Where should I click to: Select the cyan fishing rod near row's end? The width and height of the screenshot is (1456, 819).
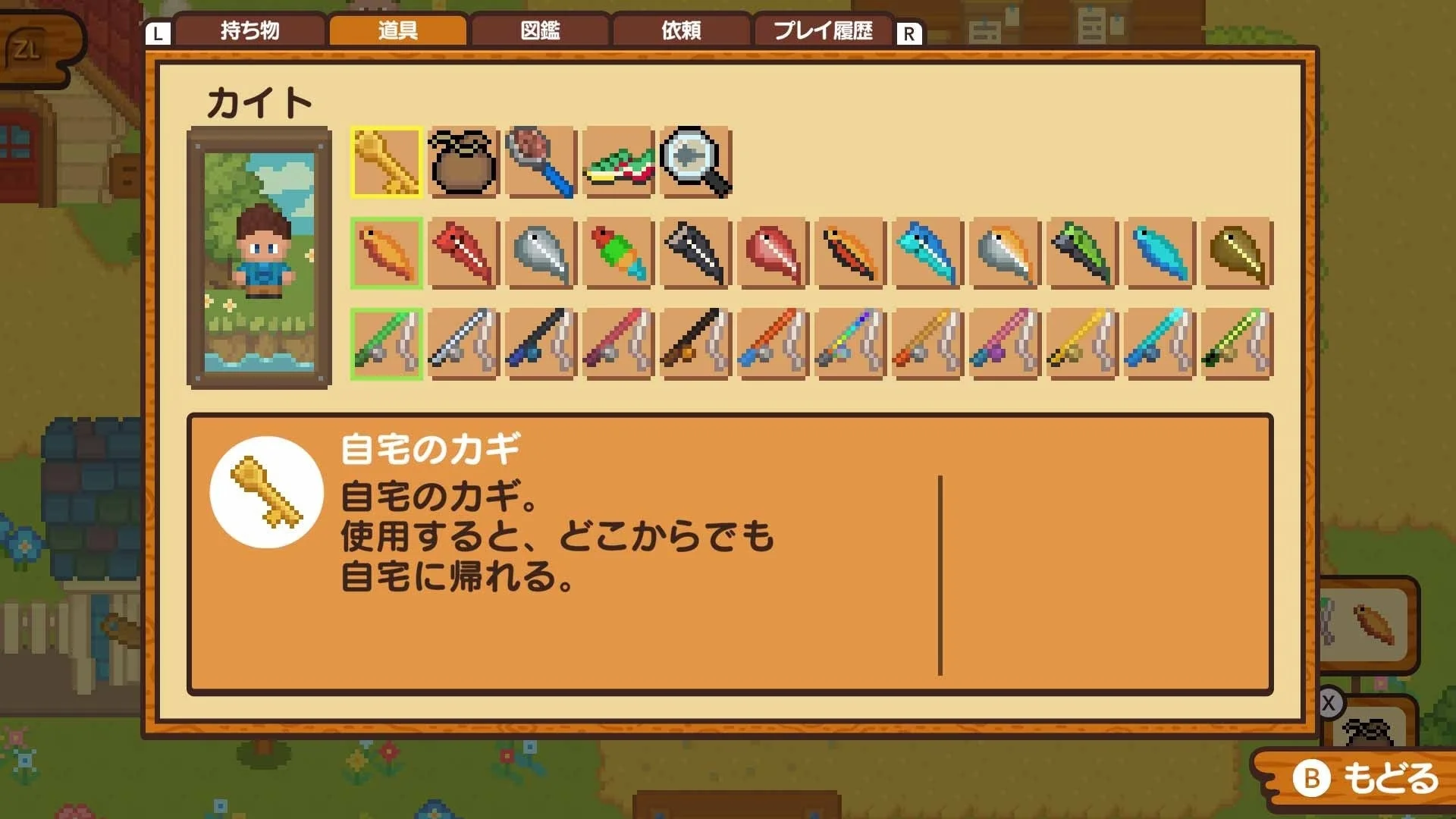1159,344
